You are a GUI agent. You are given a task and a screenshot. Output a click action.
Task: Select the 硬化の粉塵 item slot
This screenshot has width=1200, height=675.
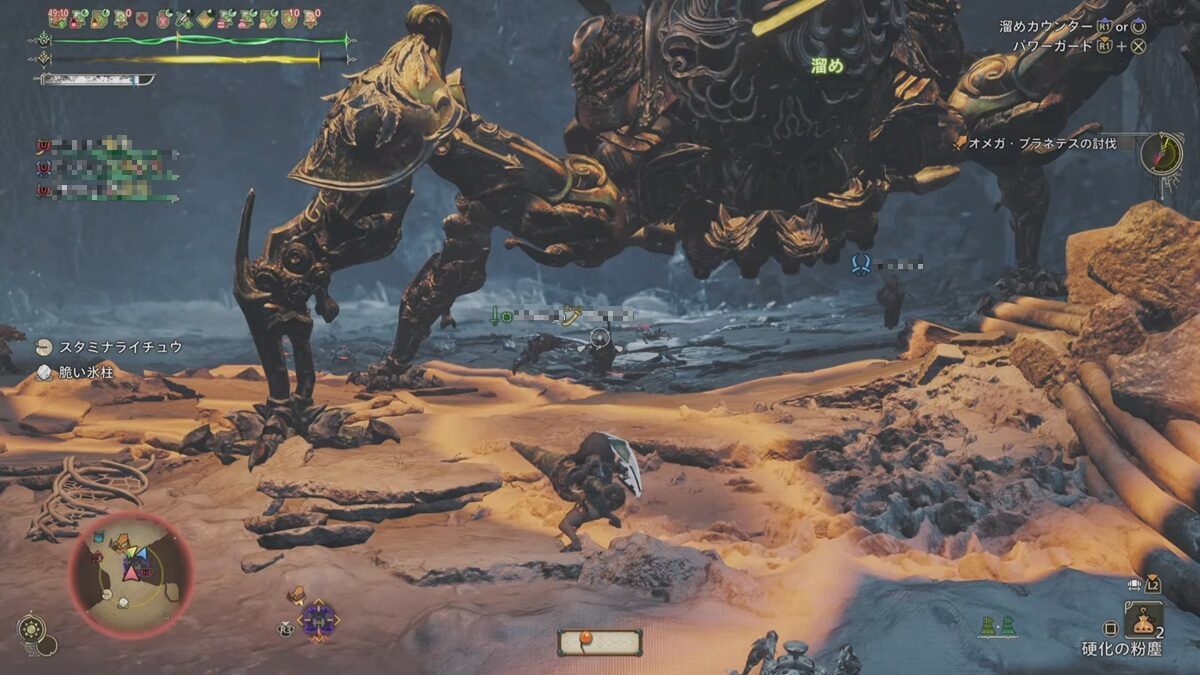point(1143,620)
